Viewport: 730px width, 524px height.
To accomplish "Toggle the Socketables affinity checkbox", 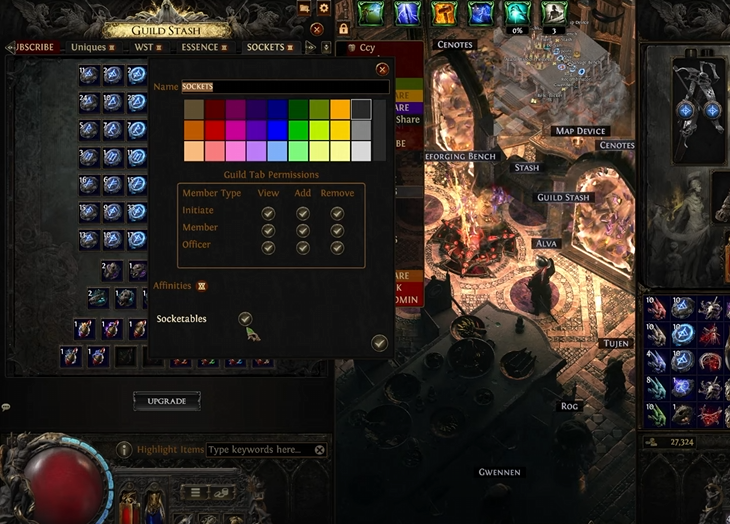I will [x=245, y=318].
